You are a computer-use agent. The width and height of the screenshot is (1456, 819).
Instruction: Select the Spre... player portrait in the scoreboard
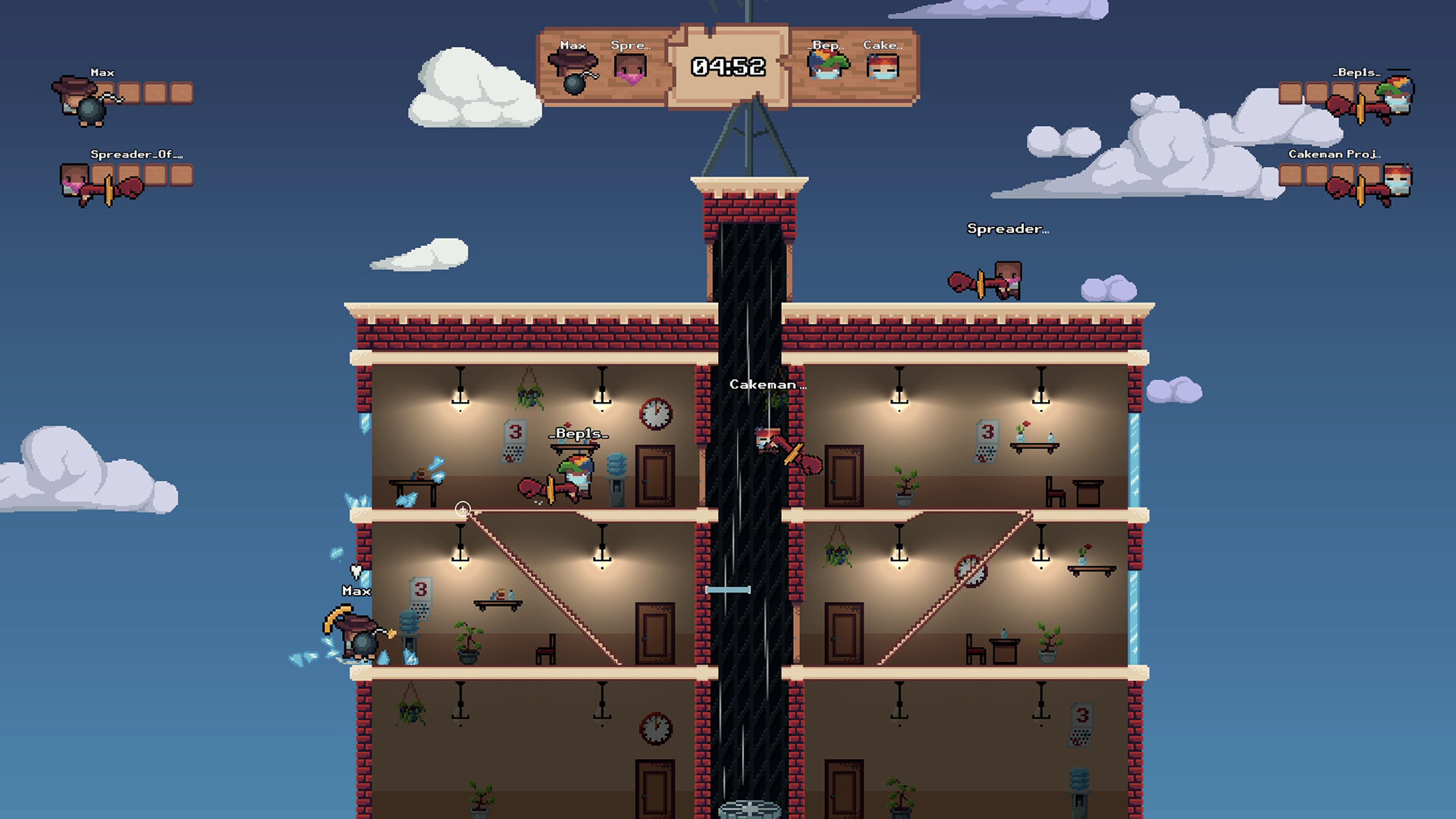pos(629,68)
